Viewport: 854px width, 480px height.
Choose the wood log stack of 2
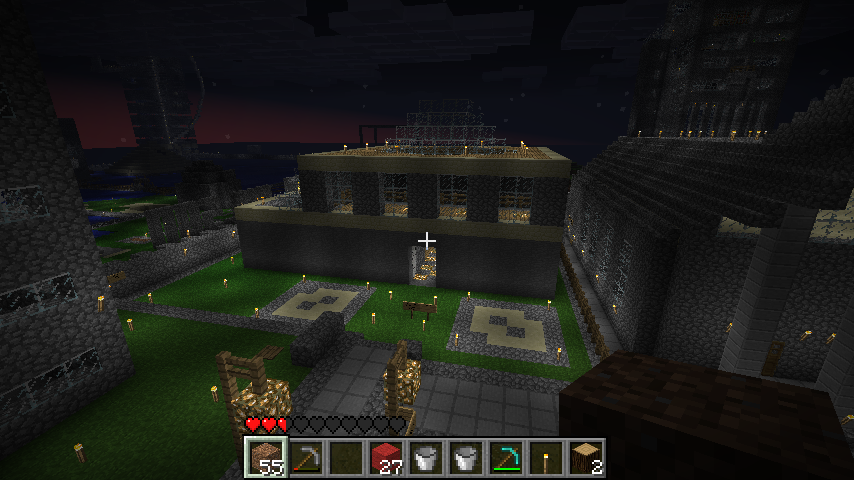[585, 458]
